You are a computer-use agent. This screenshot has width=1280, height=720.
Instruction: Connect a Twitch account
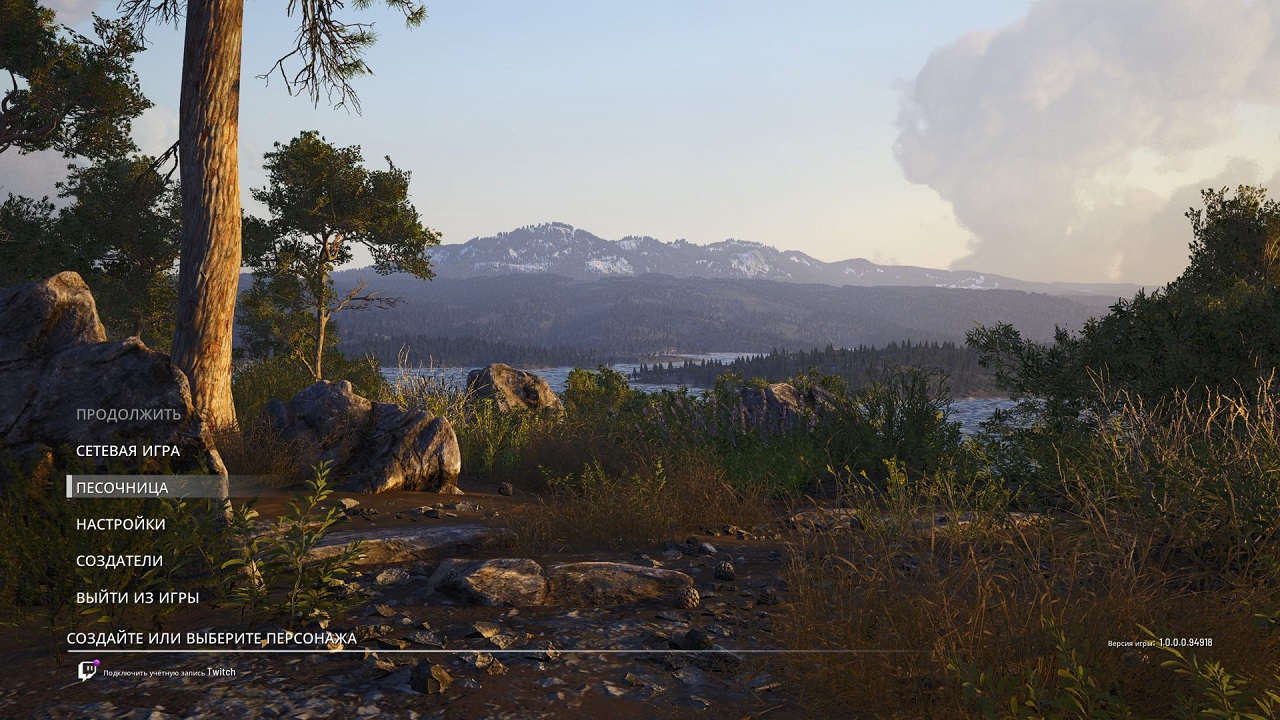[x=160, y=672]
